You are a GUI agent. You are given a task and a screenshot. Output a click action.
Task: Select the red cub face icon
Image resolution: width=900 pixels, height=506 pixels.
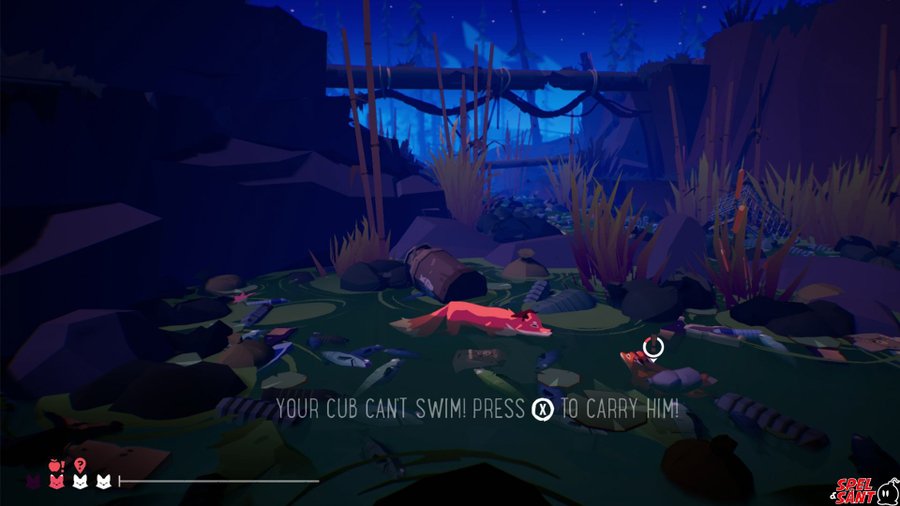(55, 482)
